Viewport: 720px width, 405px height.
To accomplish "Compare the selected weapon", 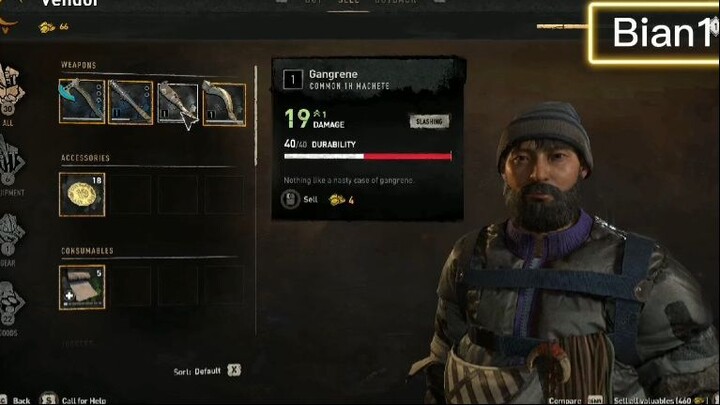I will click(566, 399).
